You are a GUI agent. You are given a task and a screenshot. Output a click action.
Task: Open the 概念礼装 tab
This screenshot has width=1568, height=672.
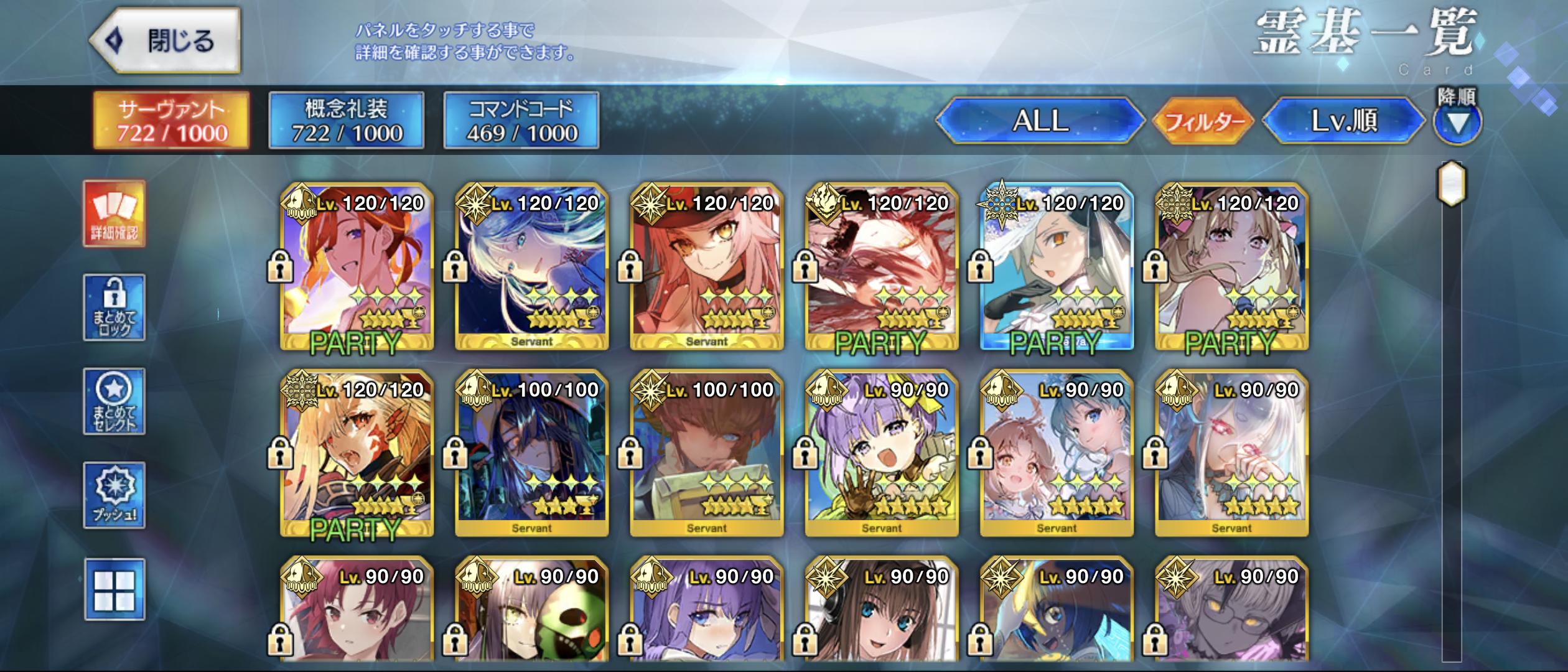click(347, 121)
